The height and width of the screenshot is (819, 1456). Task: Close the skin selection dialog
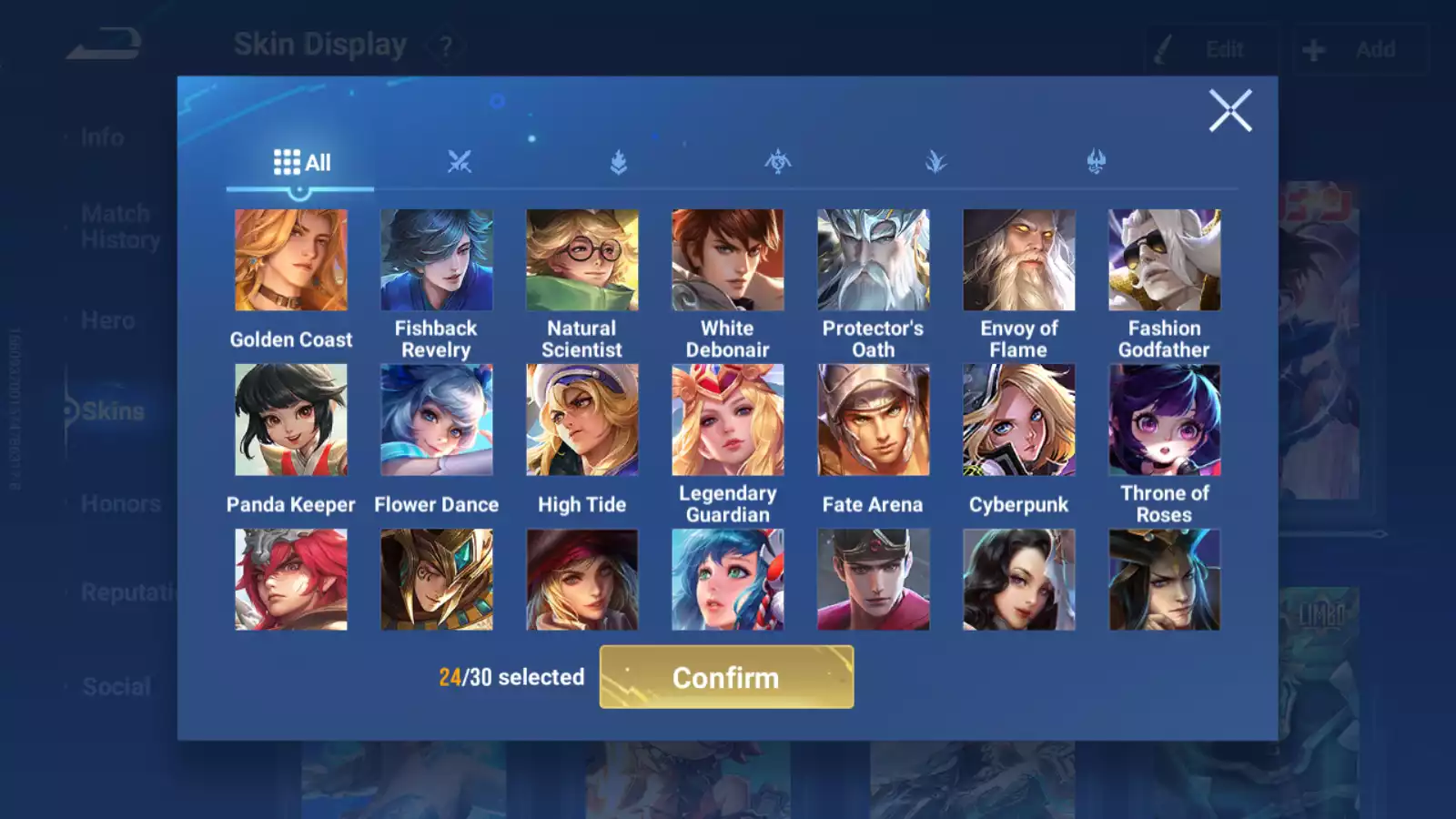click(x=1229, y=111)
